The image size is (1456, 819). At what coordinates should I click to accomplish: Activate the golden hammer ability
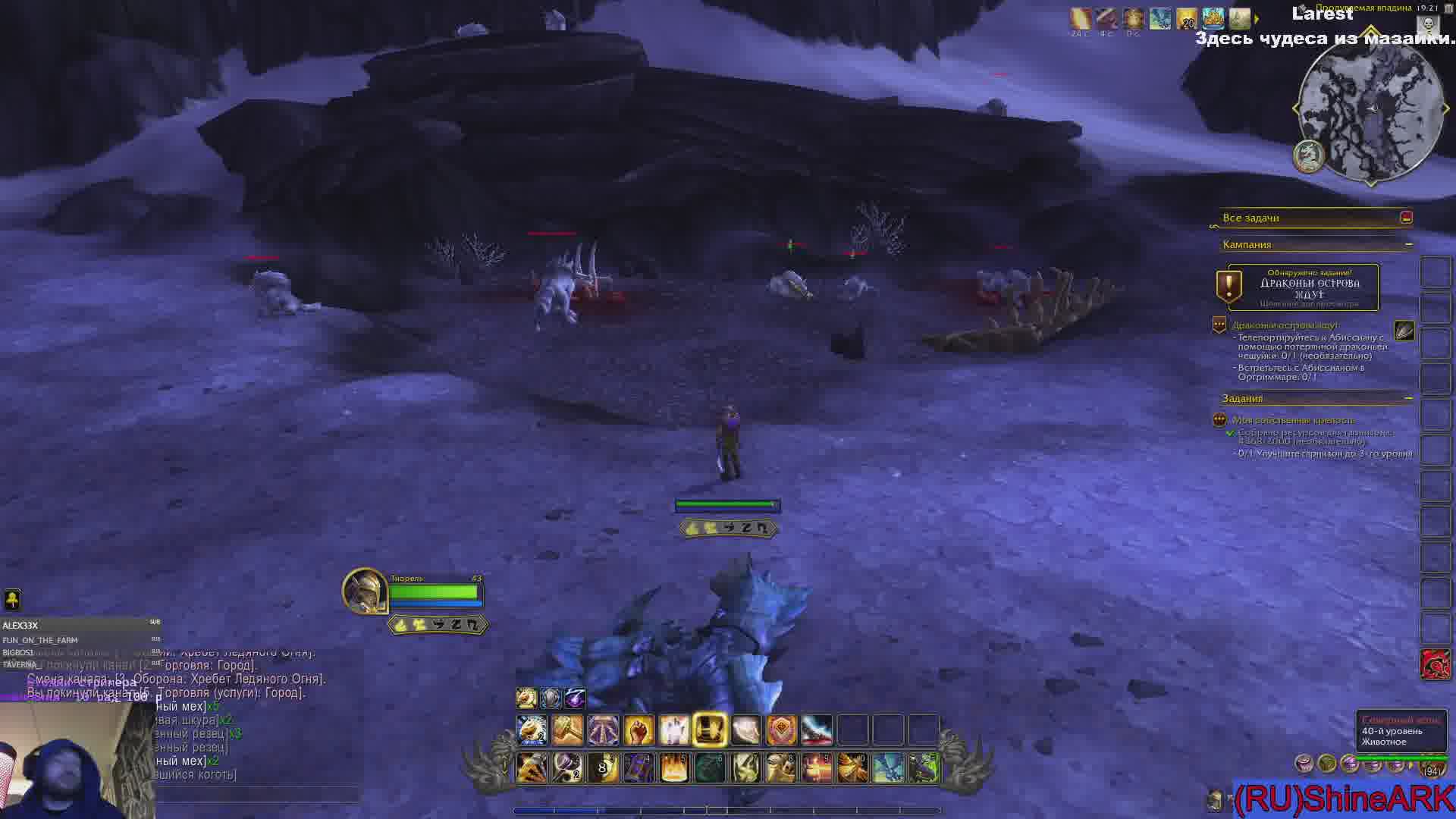[x=567, y=730]
